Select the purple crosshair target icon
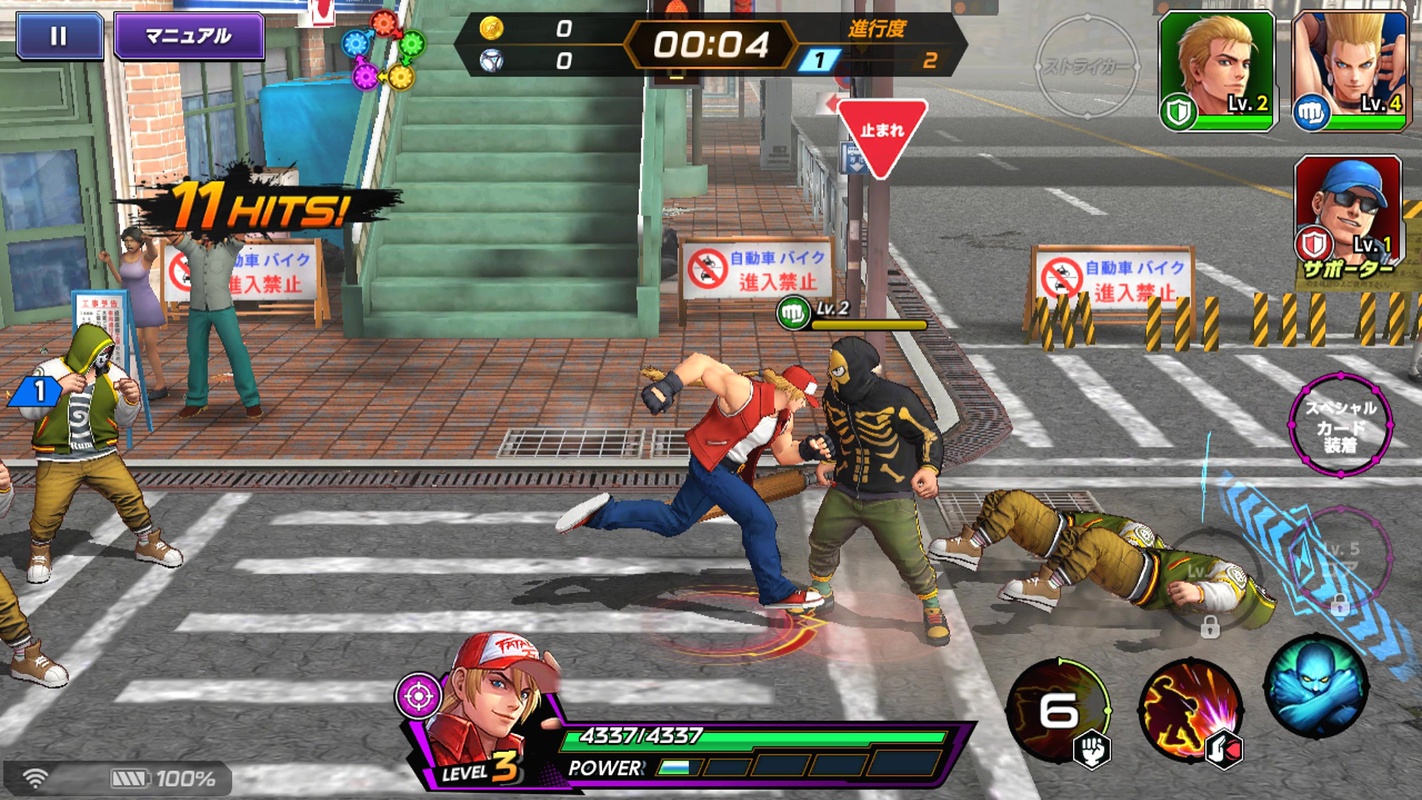 (418, 695)
